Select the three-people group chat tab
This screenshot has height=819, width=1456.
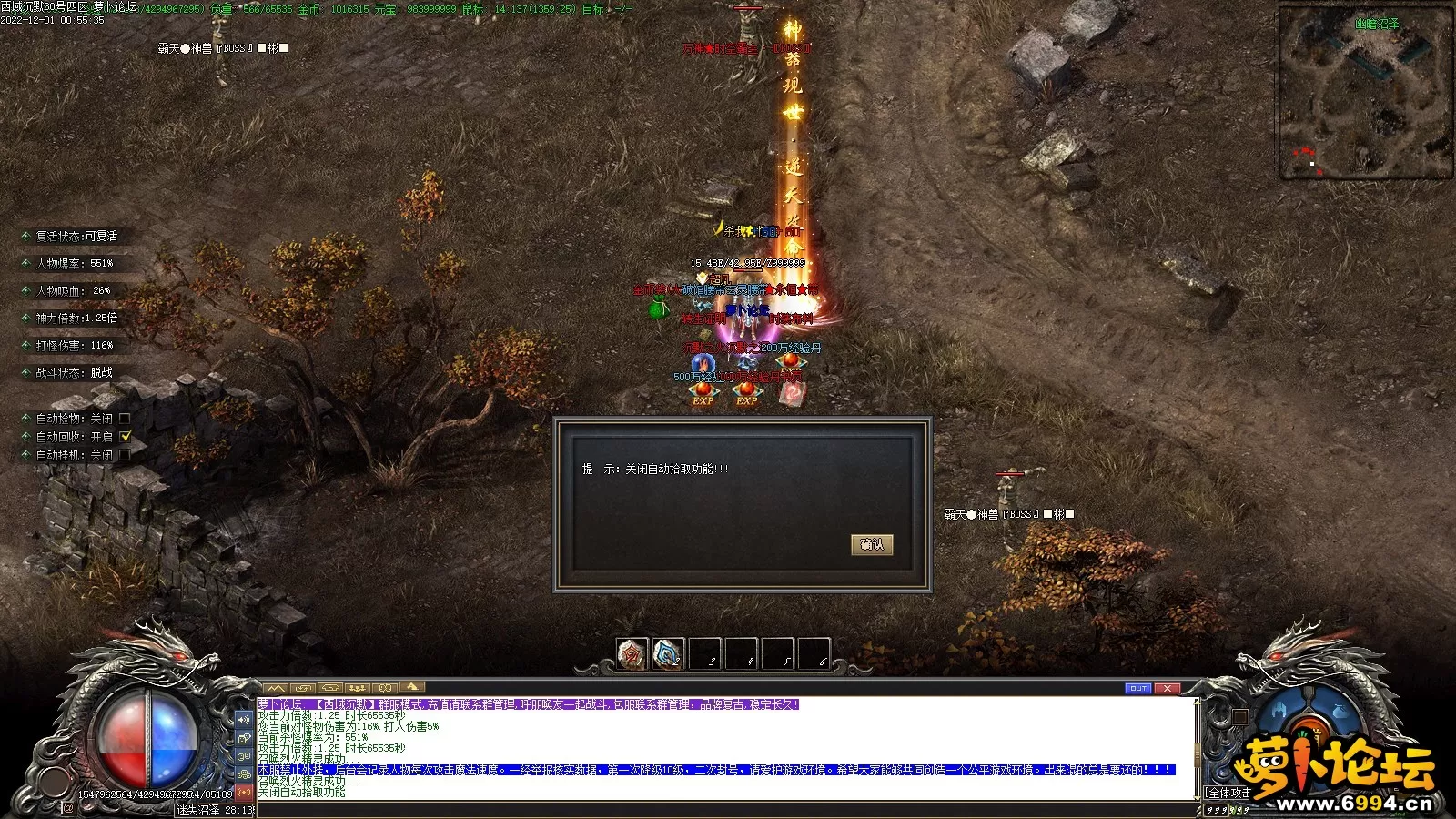click(x=358, y=688)
